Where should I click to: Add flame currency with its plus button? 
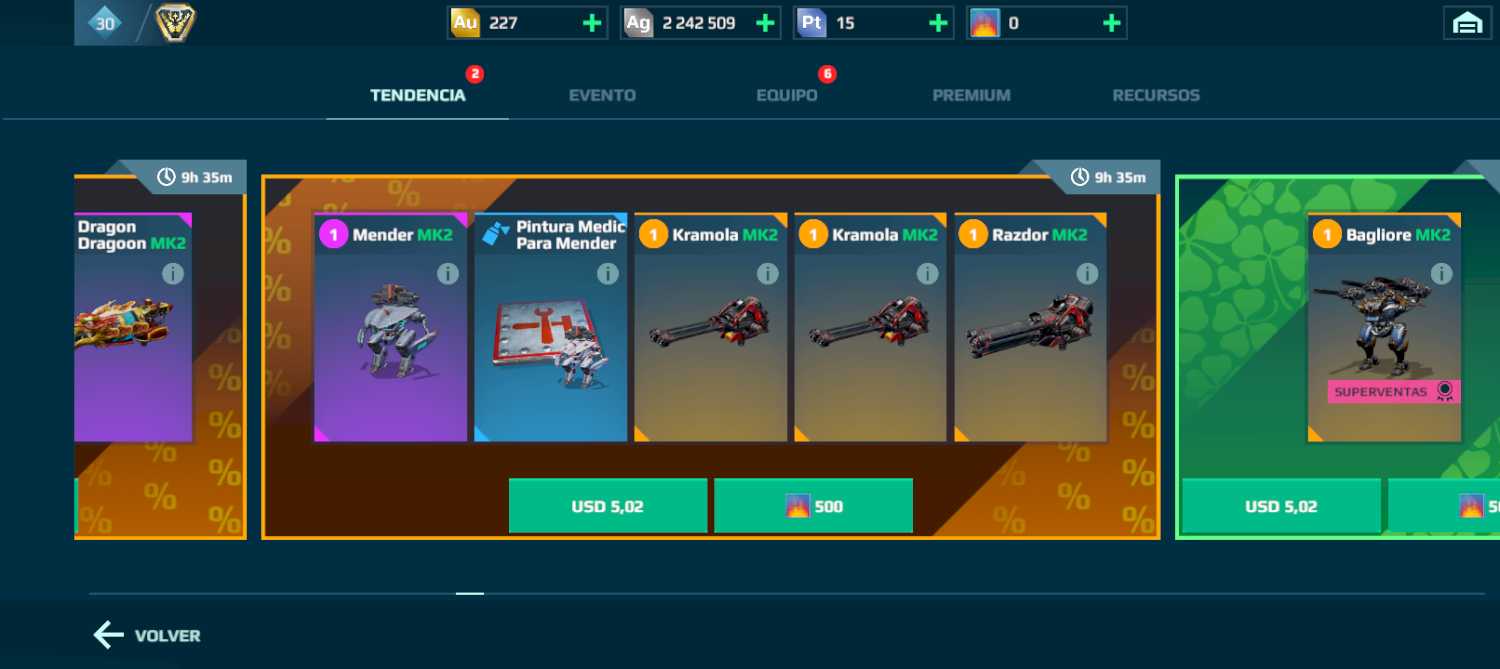[x=1111, y=23]
